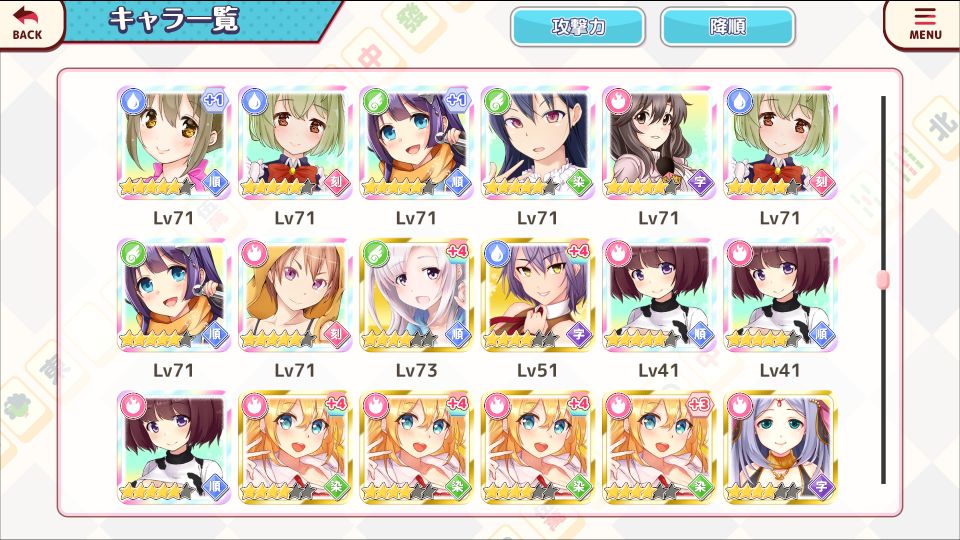Viewport: 960px width, 540px height.
Task: Choose the Lv51 purple-haired, yellow-eyed character
Action: click(x=538, y=296)
